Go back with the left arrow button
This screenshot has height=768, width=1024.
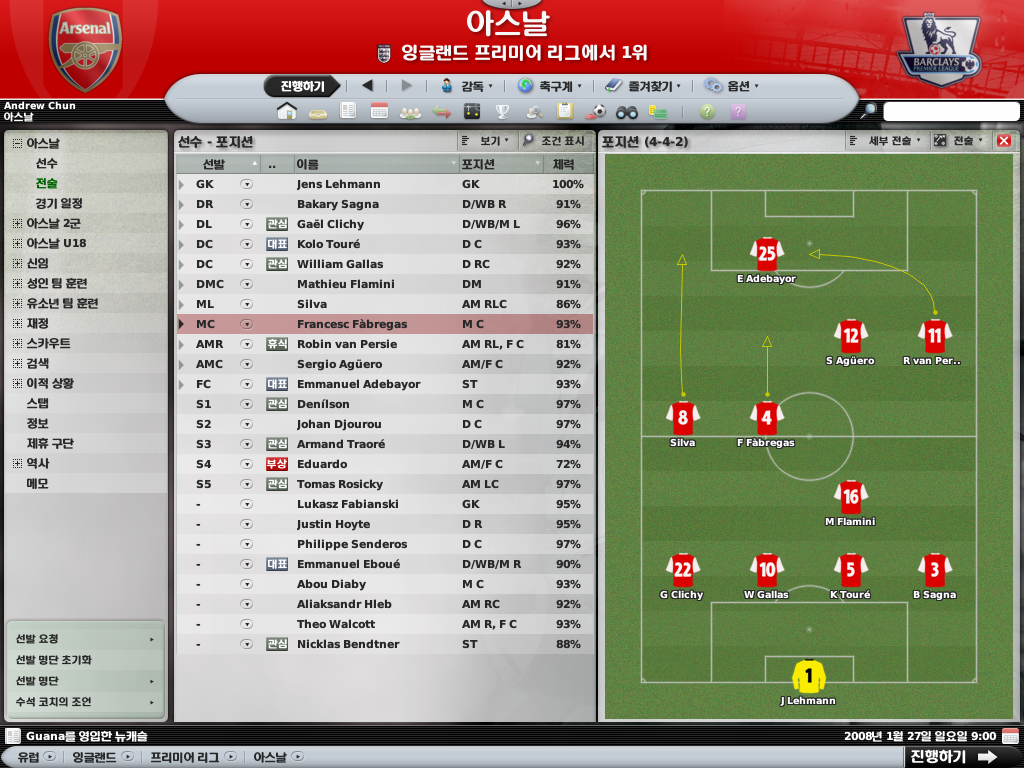point(367,86)
